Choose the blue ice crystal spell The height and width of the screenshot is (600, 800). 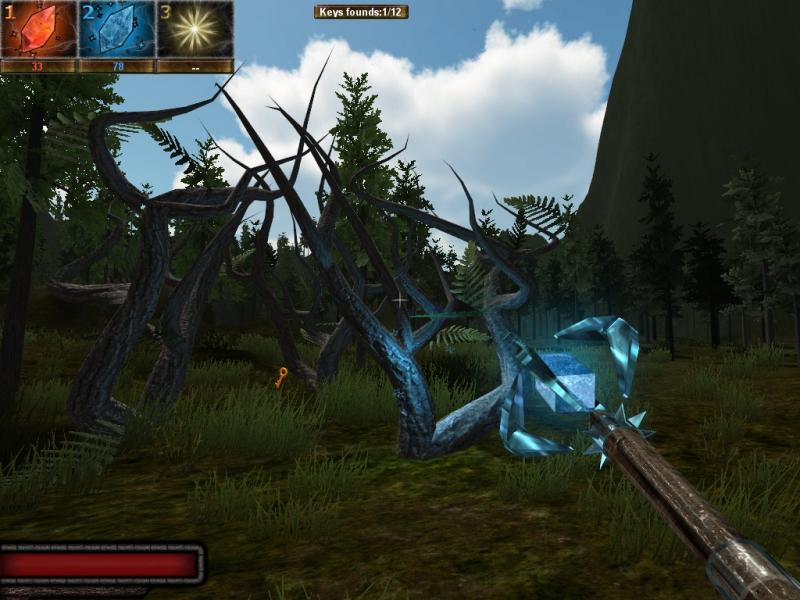116,29
